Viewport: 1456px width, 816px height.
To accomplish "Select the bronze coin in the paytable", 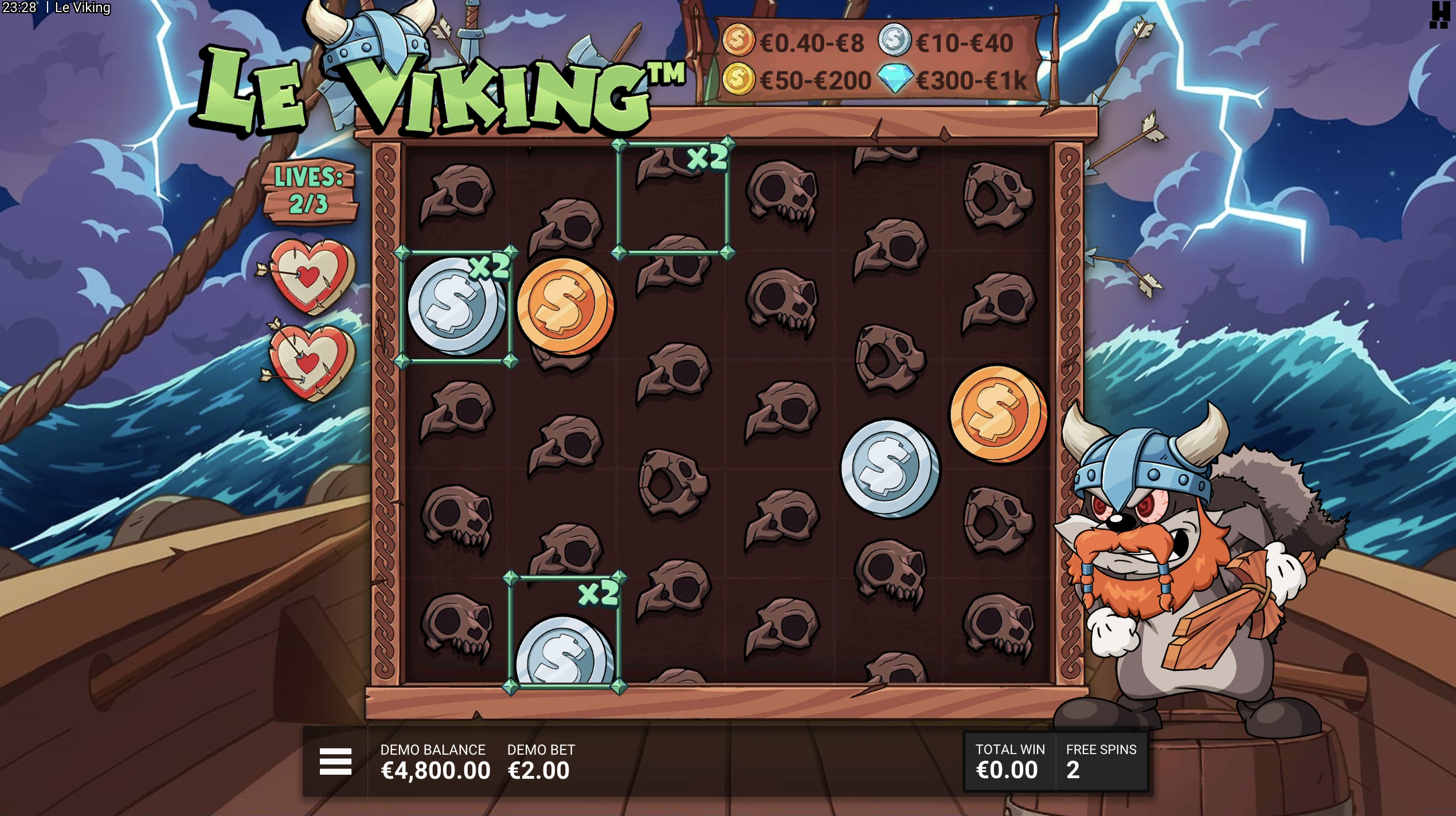I will point(739,42).
